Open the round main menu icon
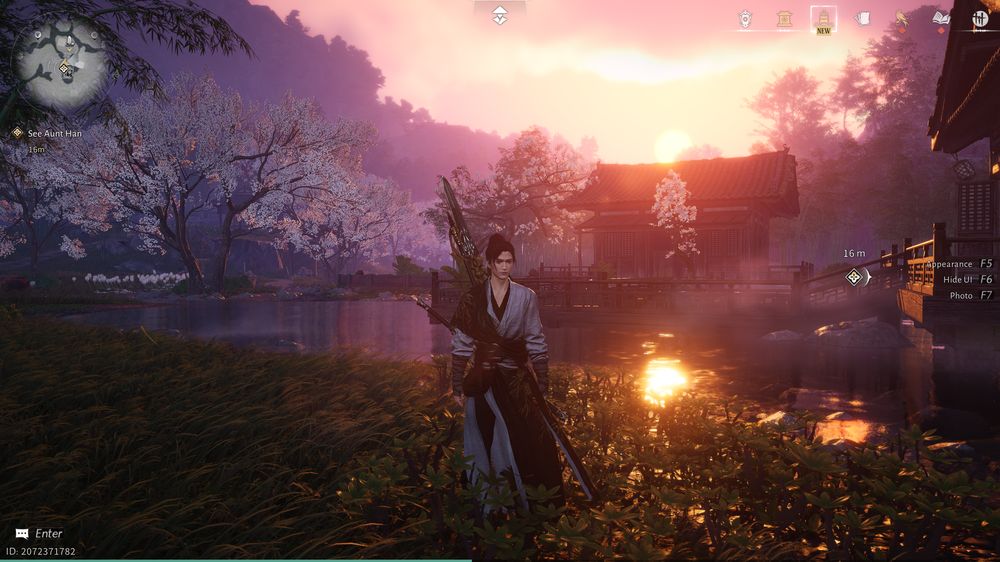Viewport: 1000px width, 562px height. 979,18
